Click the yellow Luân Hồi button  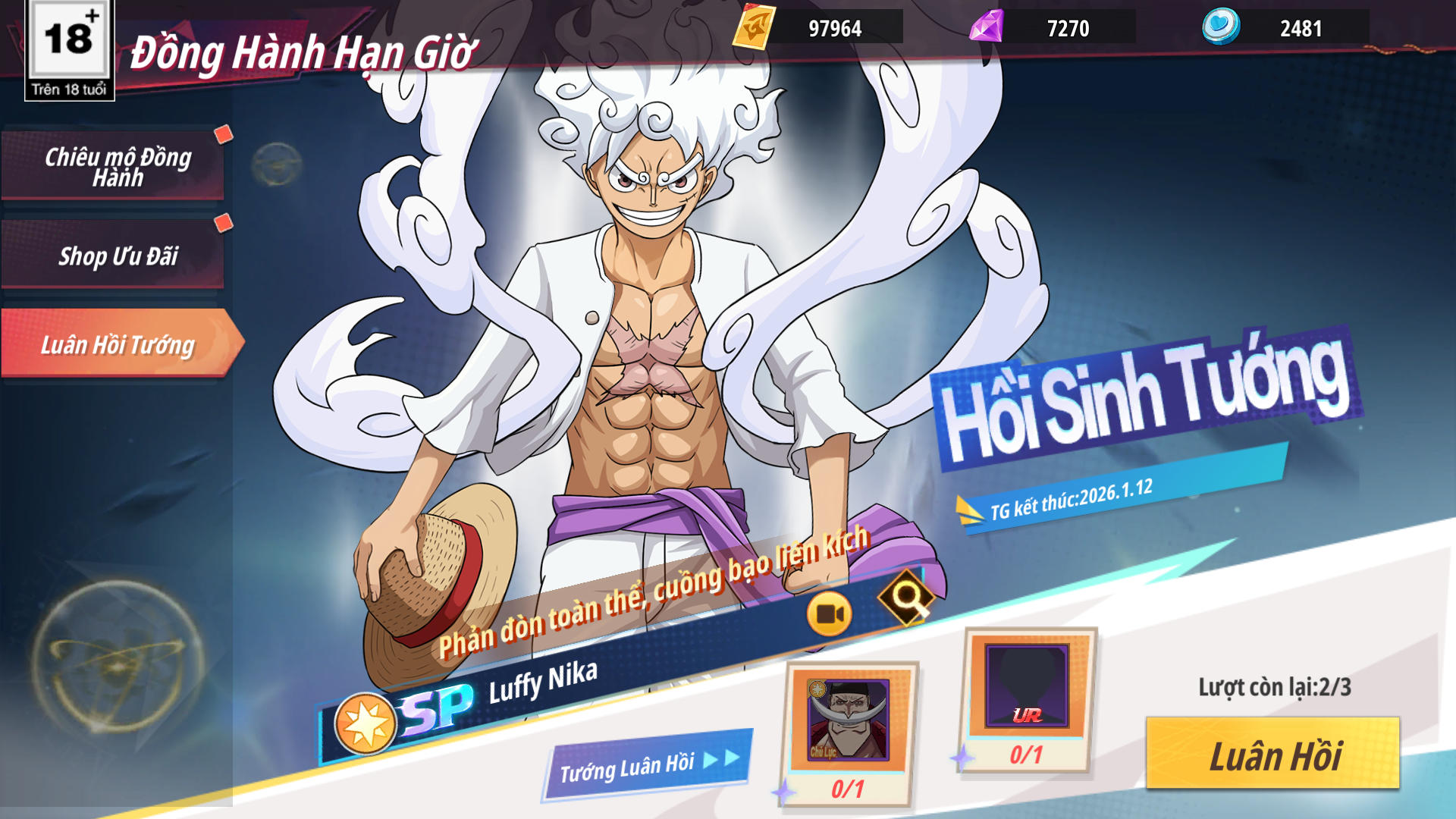pyautogui.click(x=1272, y=755)
